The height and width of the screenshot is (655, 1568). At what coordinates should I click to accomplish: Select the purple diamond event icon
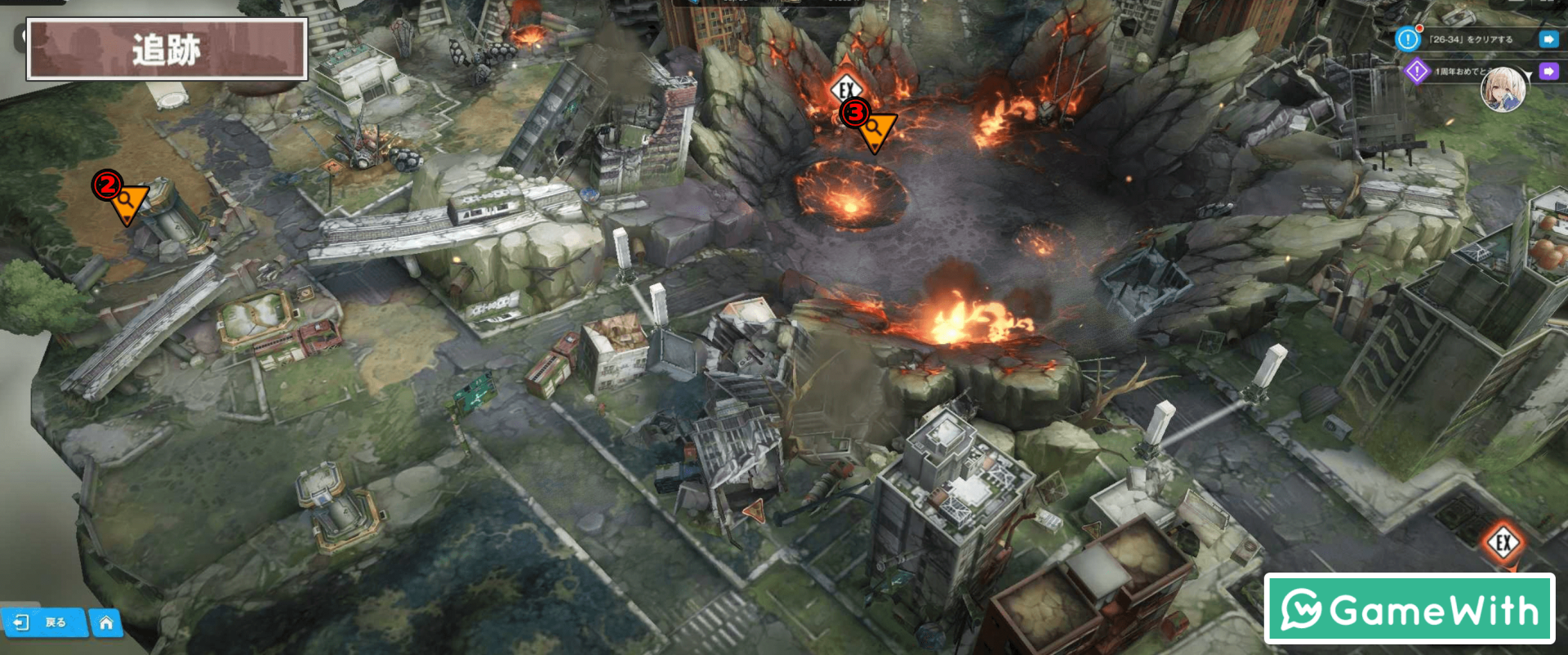pos(1417,72)
